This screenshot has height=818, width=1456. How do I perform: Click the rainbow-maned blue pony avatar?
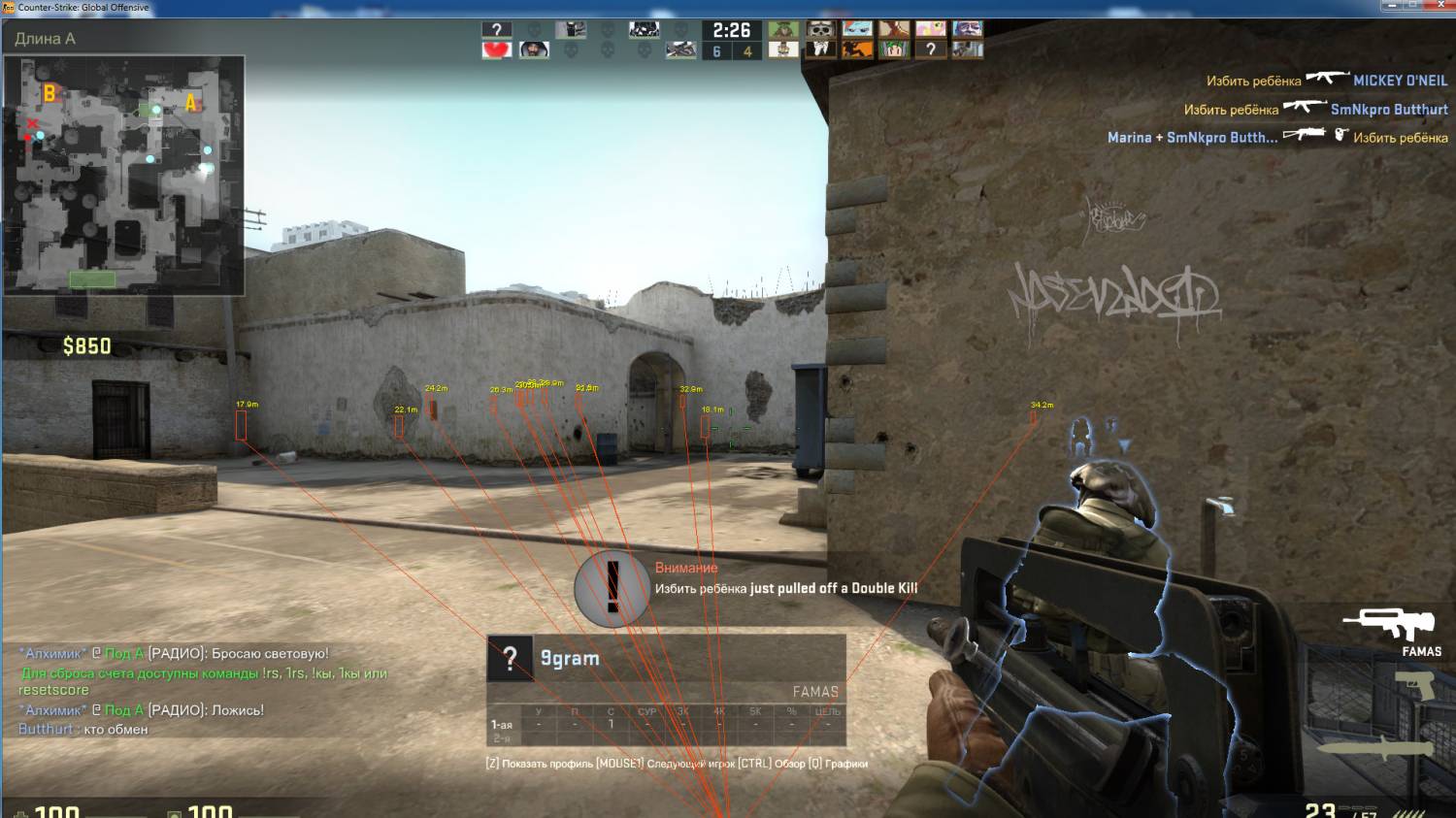pyautogui.click(x=856, y=29)
